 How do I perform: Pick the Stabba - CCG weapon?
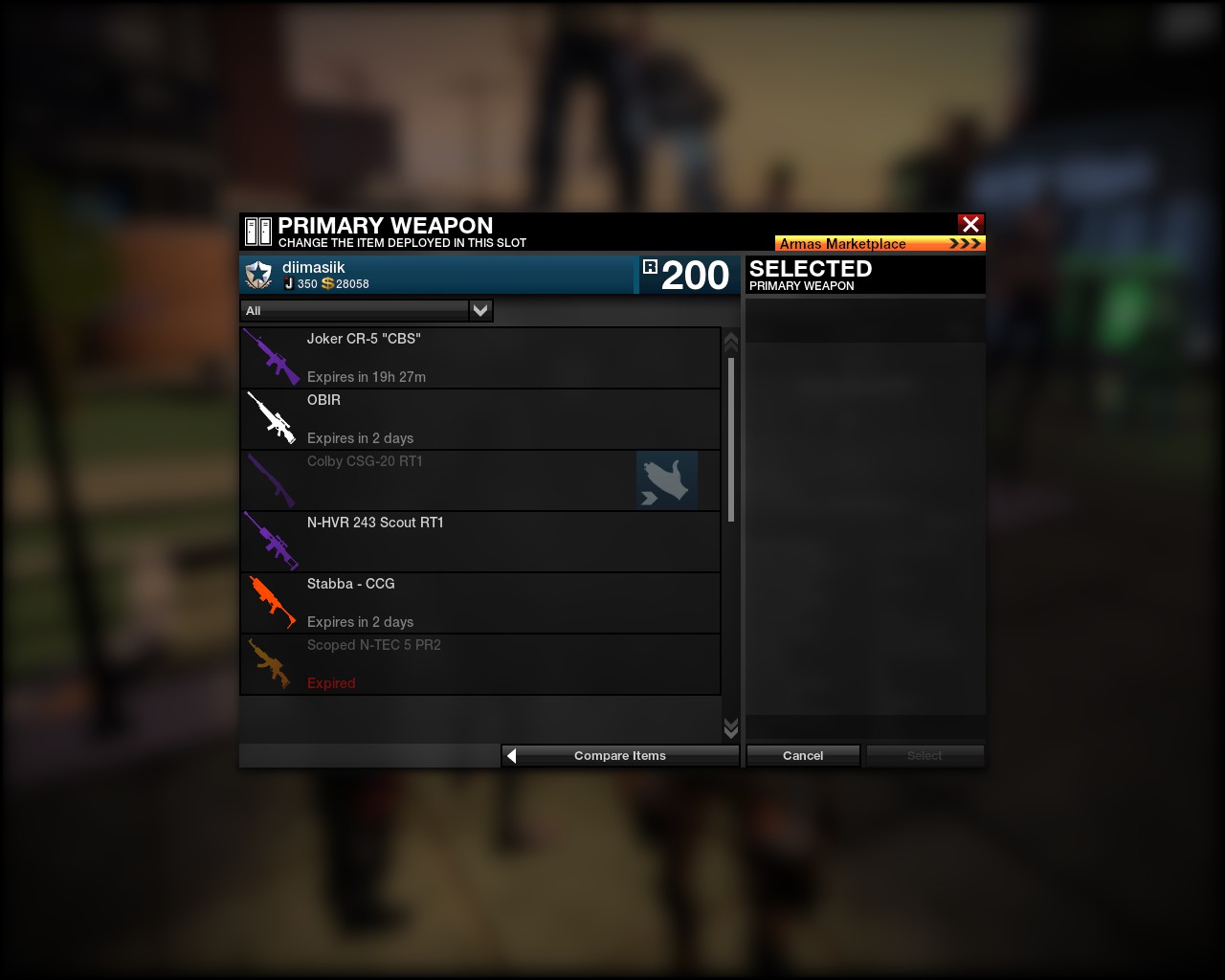coord(479,603)
